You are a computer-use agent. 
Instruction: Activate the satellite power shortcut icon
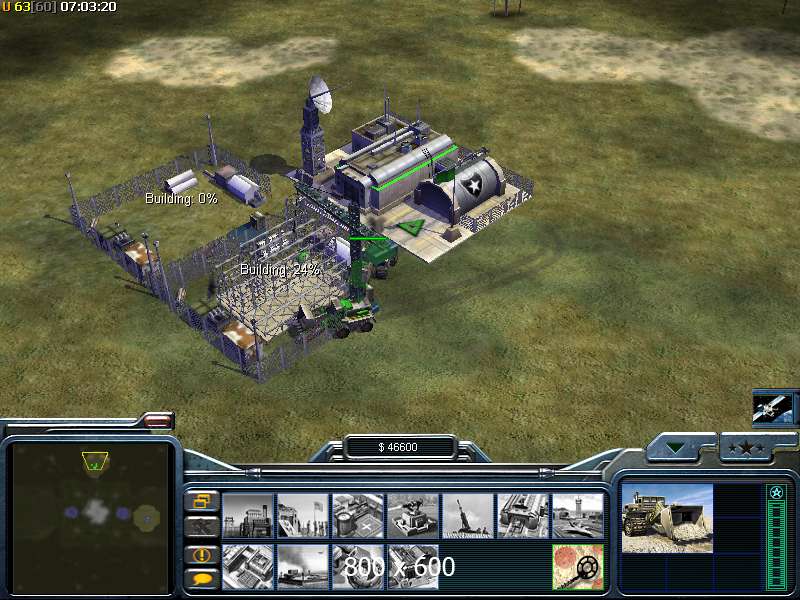773,406
